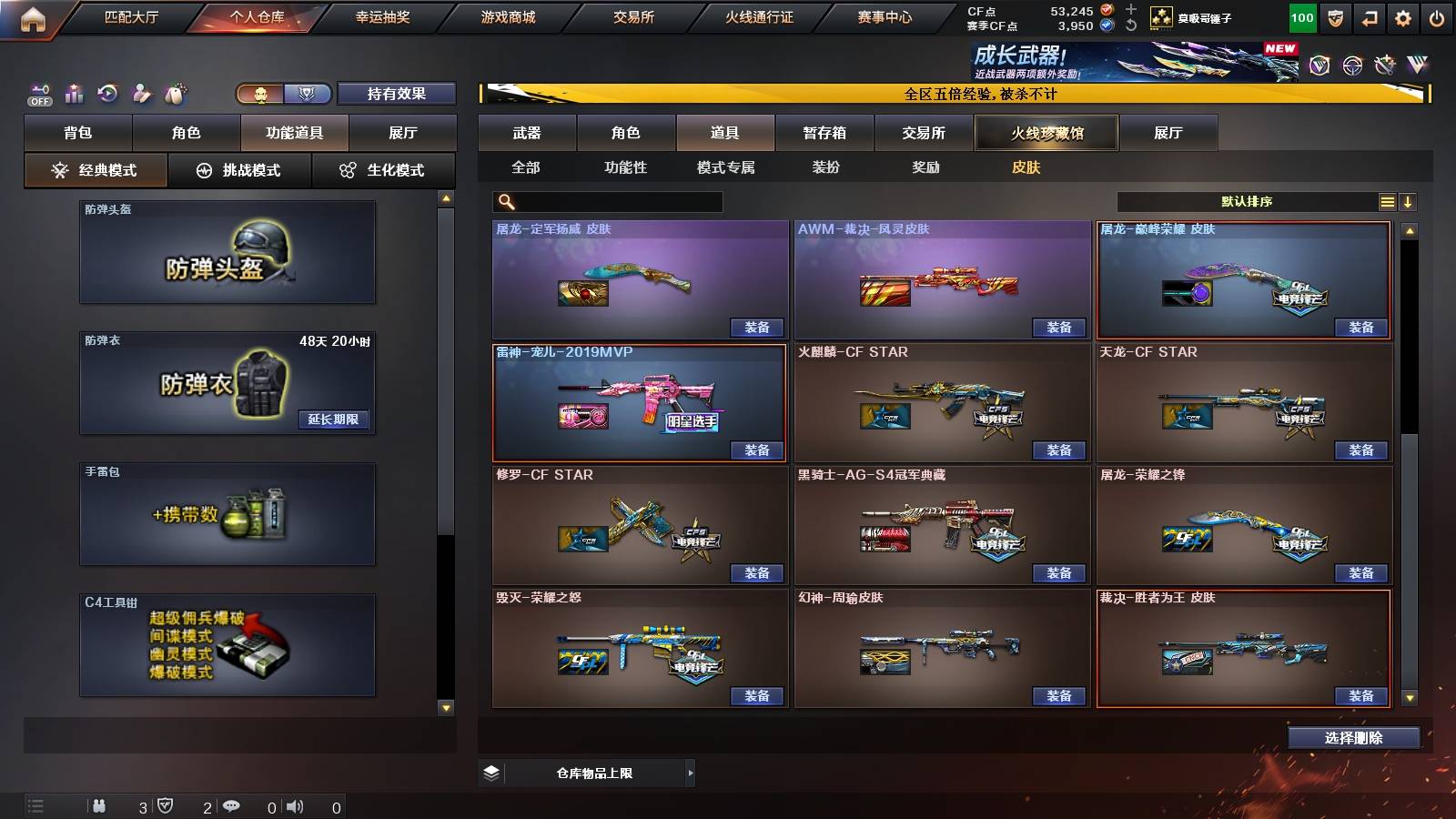Toggle the OFF key switch

coord(38,93)
